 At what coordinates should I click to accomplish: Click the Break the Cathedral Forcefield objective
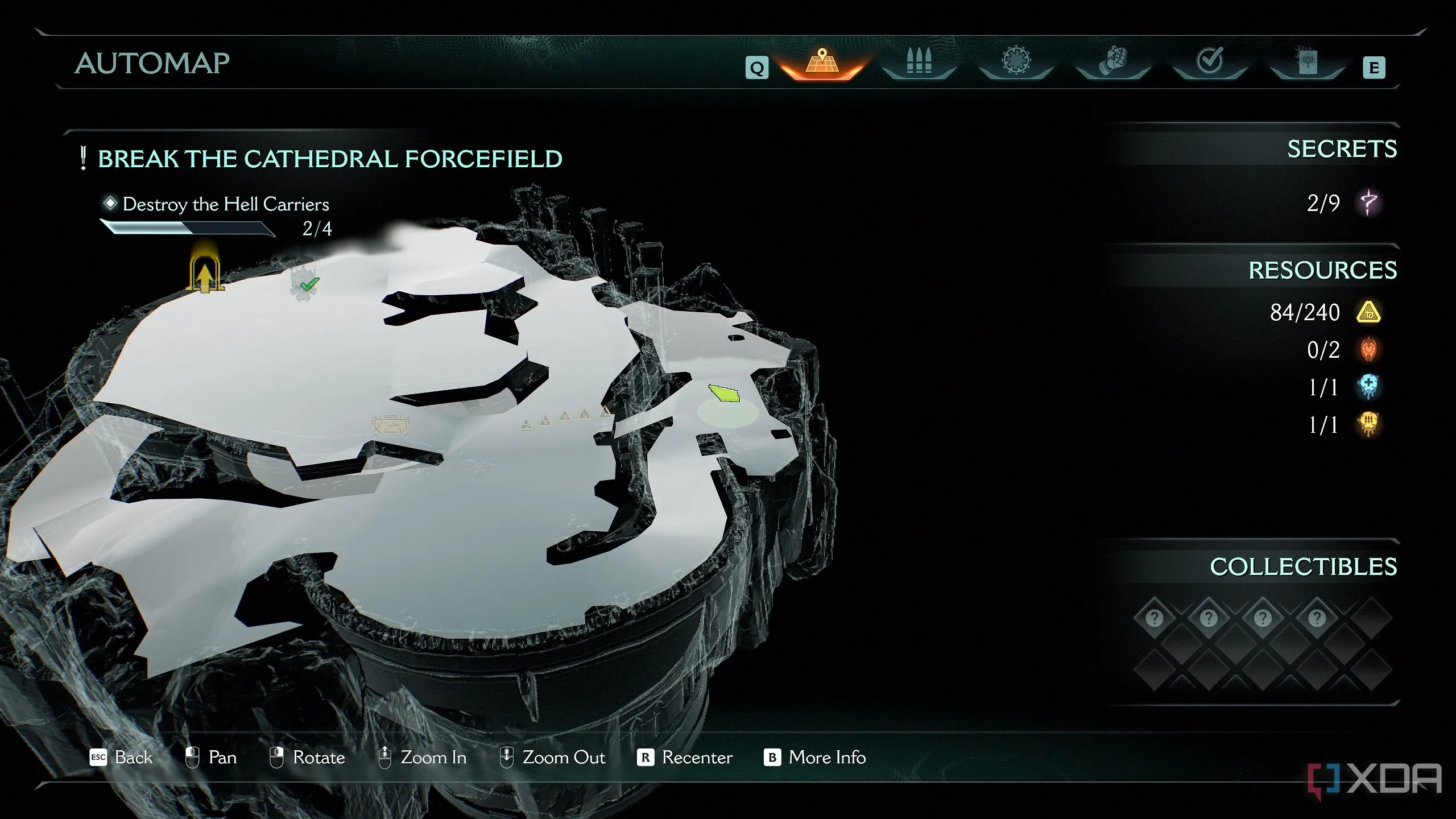[x=330, y=159]
